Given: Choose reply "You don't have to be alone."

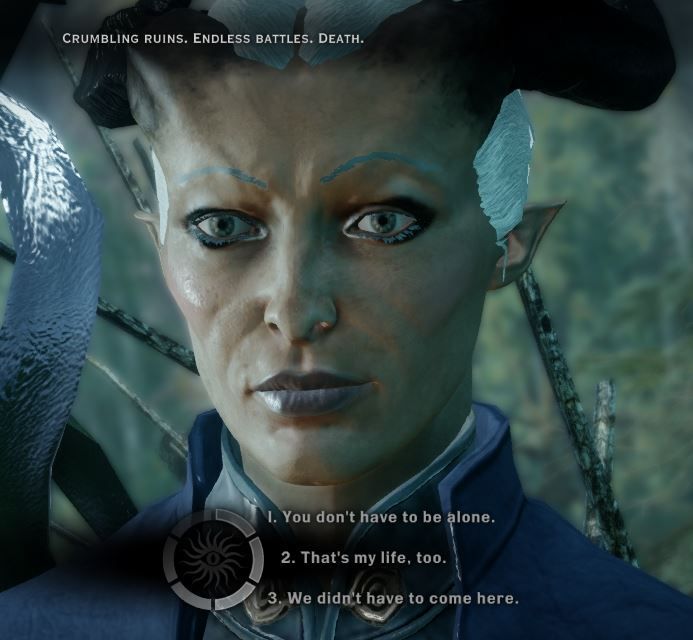Looking at the screenshot, I should coord(380,517).
